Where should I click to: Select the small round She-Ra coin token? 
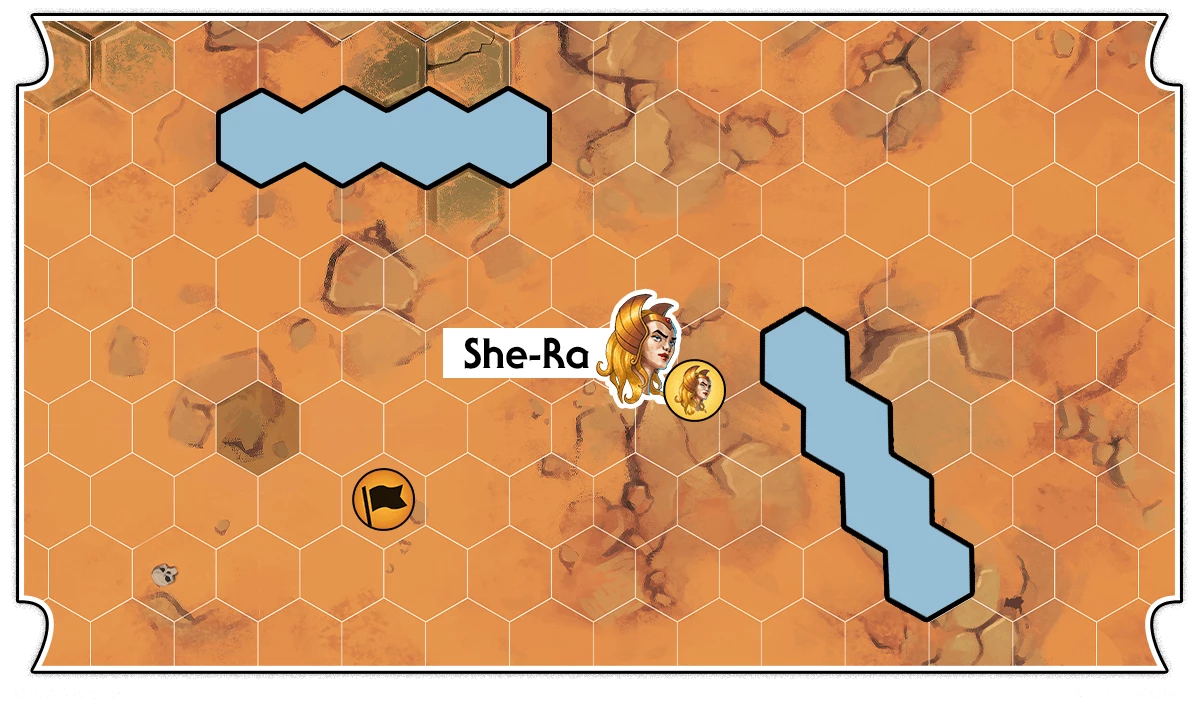[x=694, y=389]
